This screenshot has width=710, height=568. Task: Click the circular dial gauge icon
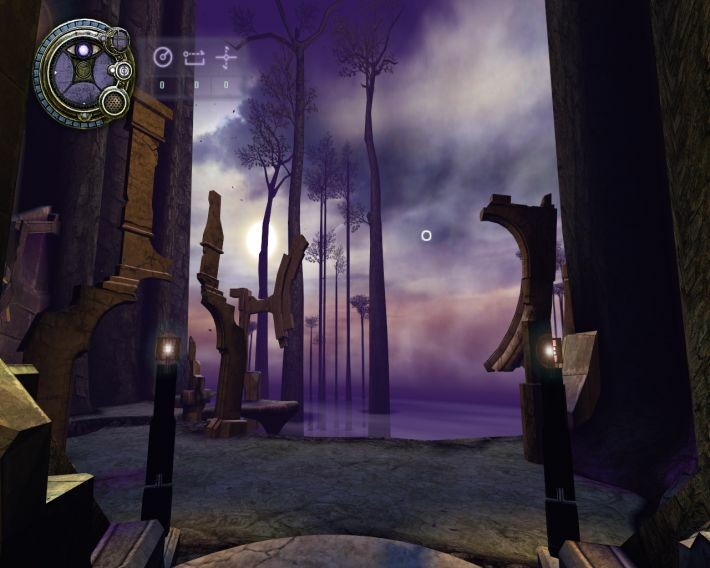coord(163,57)
